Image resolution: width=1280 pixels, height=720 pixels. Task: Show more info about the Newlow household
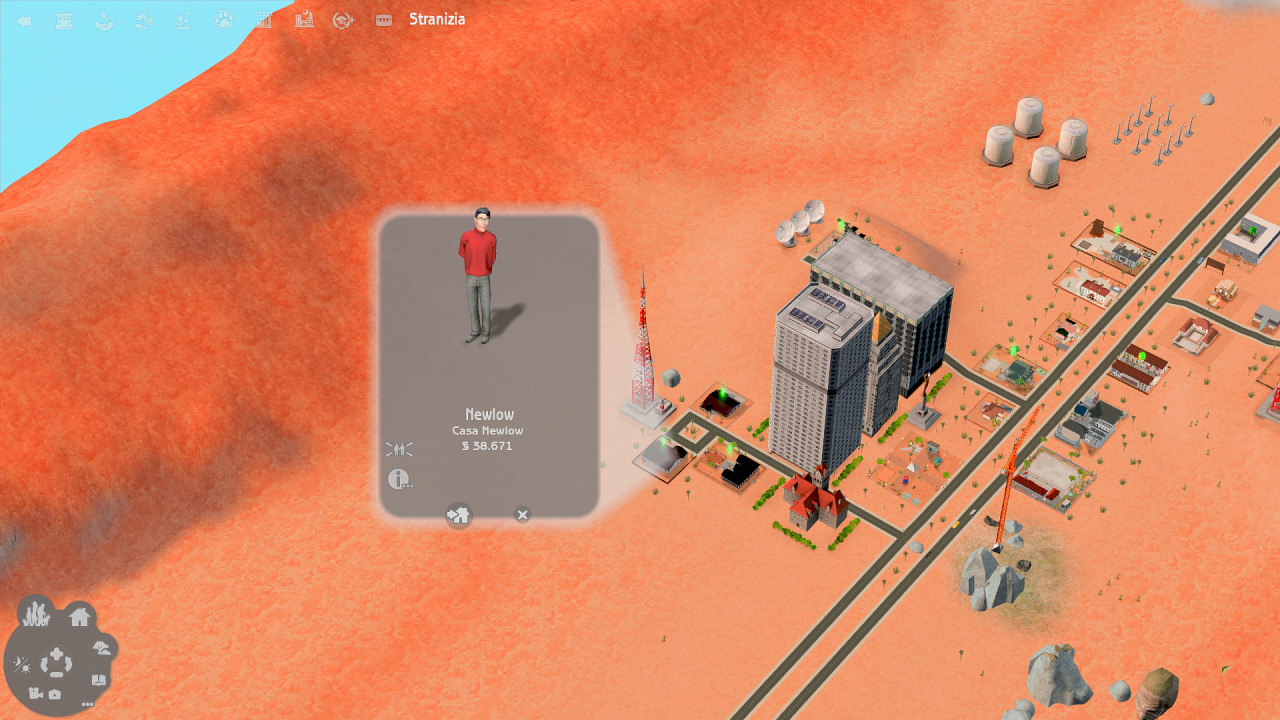click(x=399, y=480)
